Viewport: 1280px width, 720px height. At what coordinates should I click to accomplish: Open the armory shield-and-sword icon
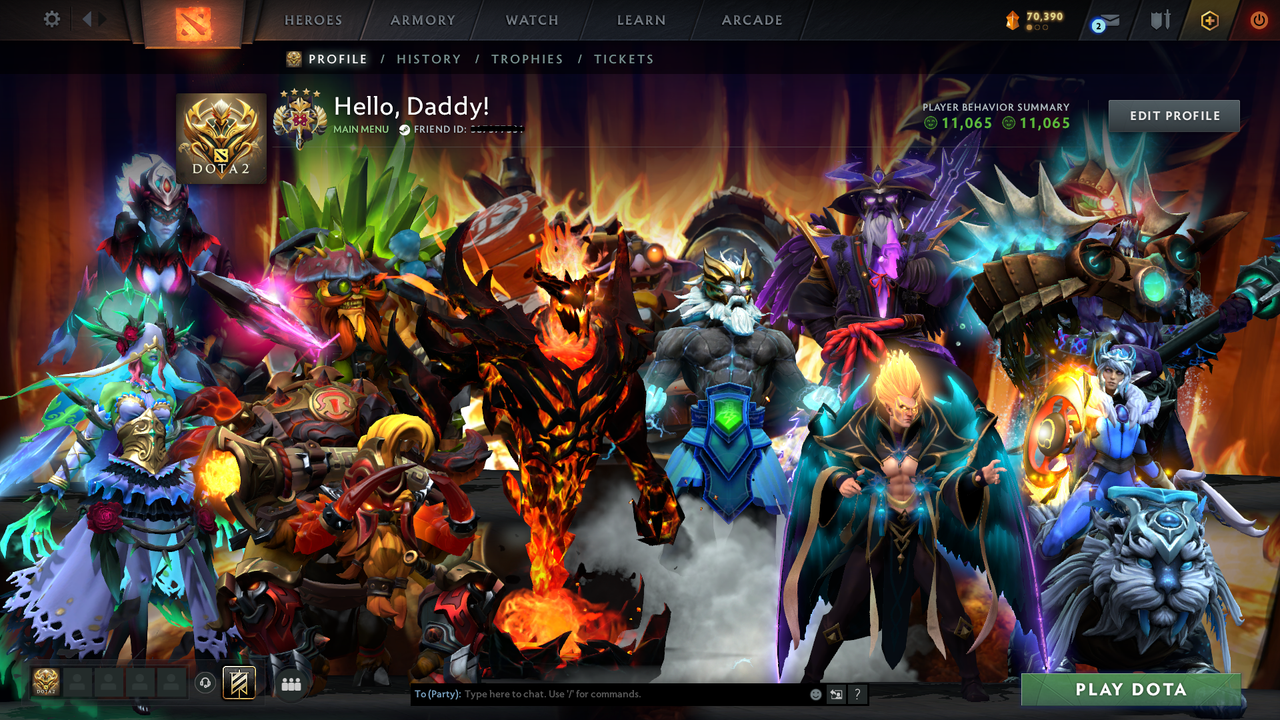1161,20
